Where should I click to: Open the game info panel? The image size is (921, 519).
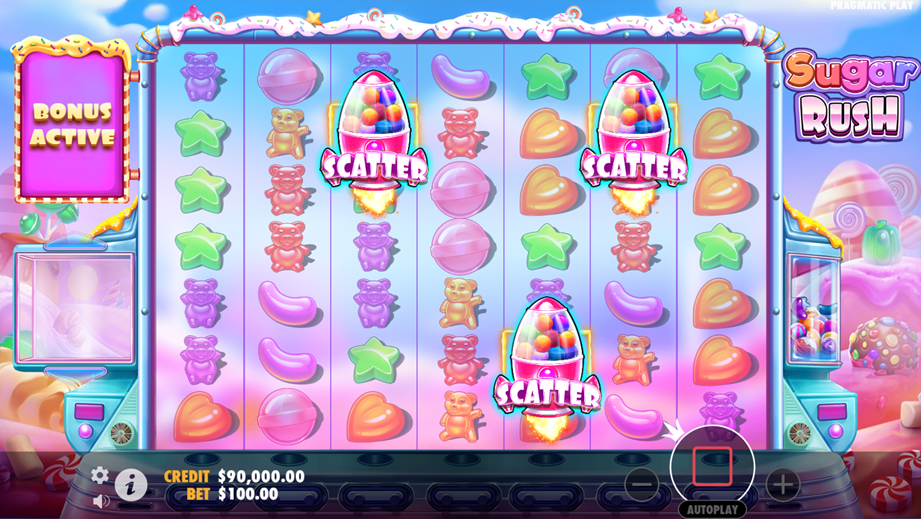click(131, 485)
